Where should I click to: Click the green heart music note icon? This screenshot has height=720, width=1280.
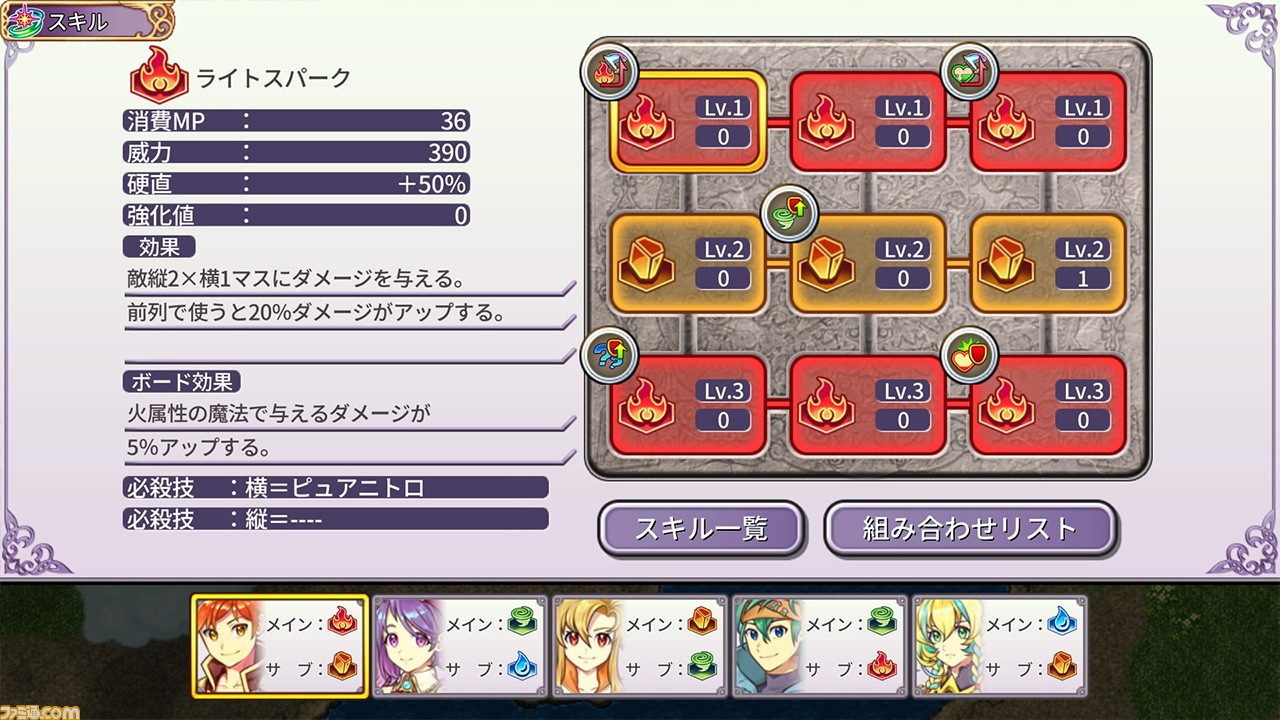tap(970, 72)
